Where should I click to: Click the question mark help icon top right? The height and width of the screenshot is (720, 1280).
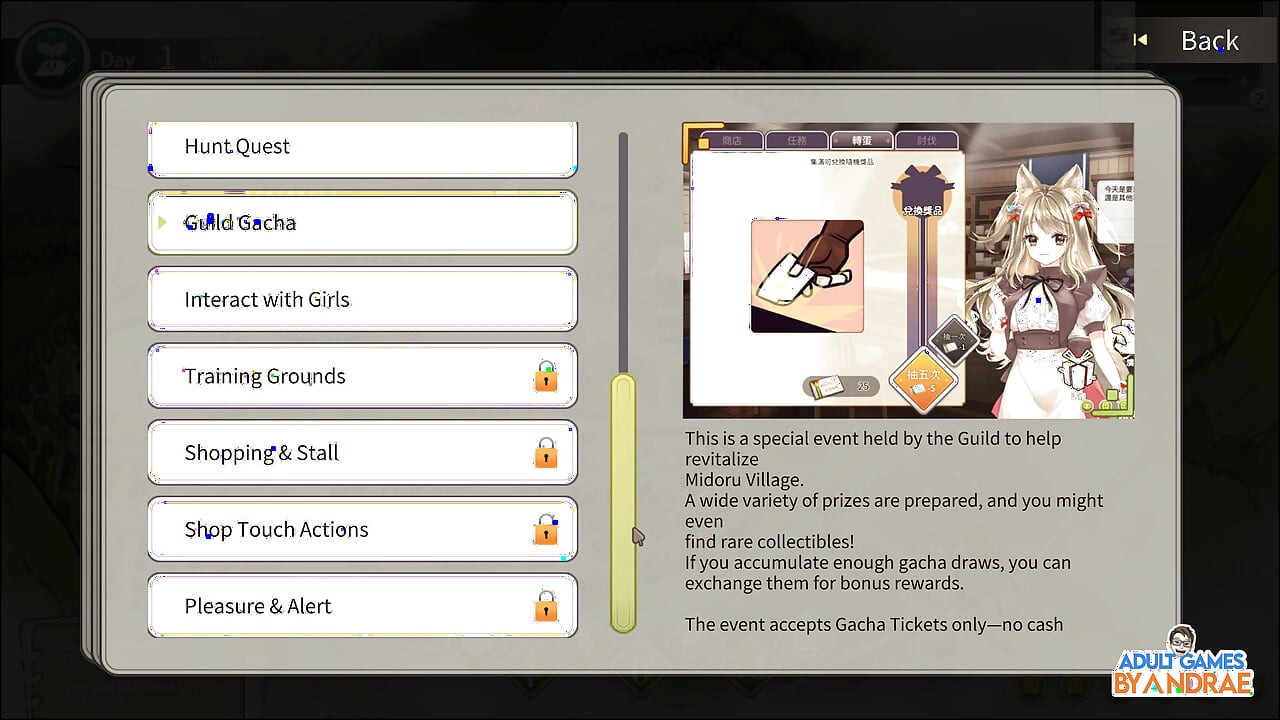click(x=1257, y=97)
